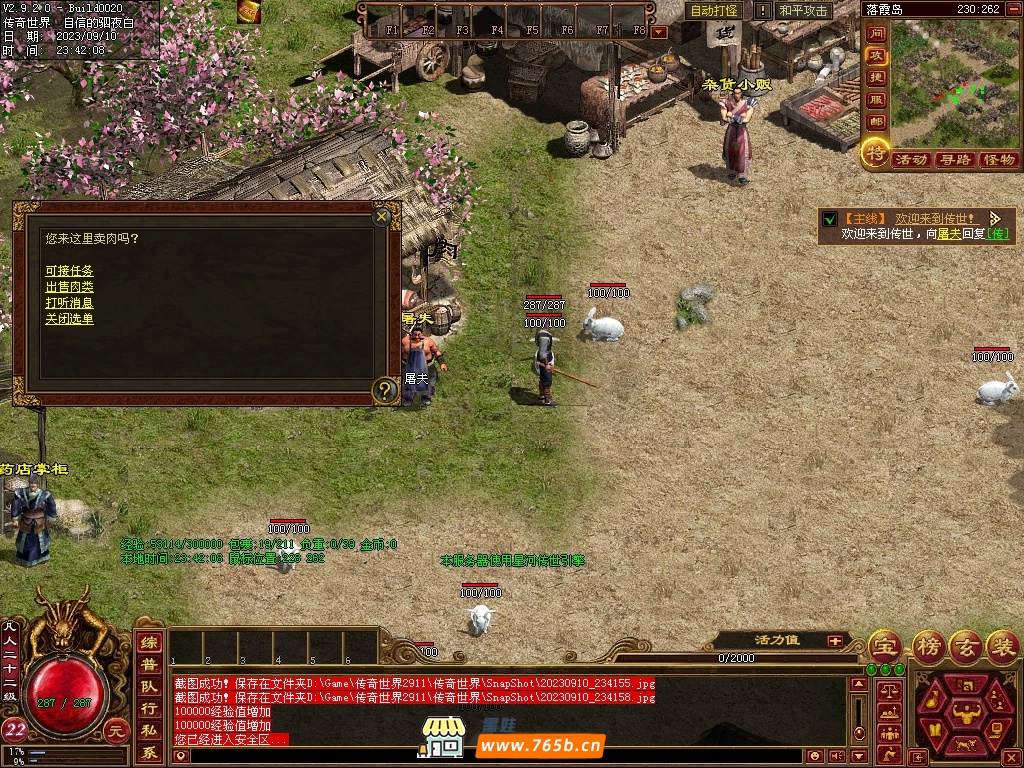The width and height of the screenshot is (1024, 768).
Task: Switch to the 队 team chat tab
Action: pyautogui.click(x=149, y=687)
